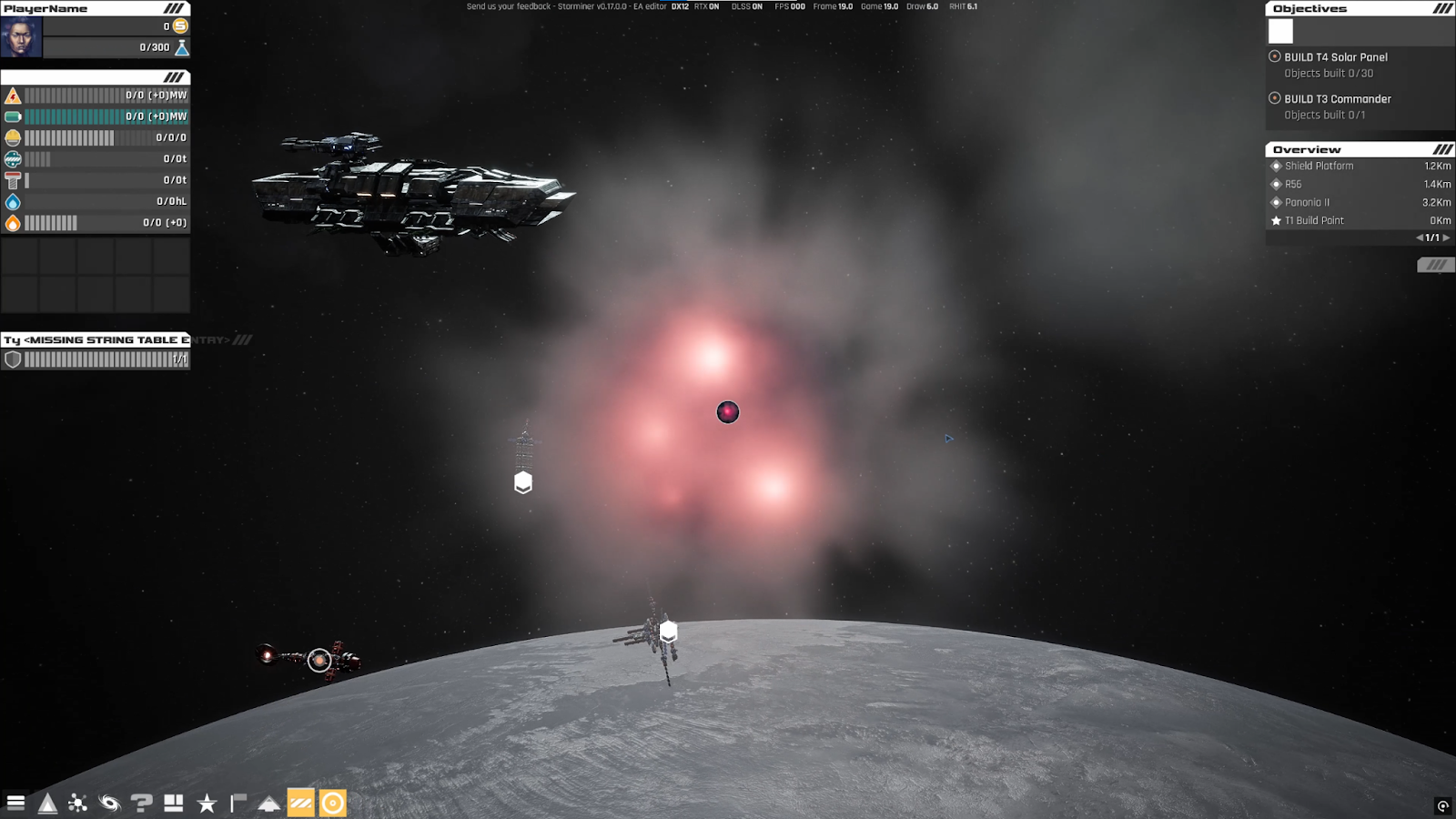Viewport: 1456px width, 819px height.
Task: Click the highlighted orange hatched toolbar icon
Action: (x=300, y=804)
